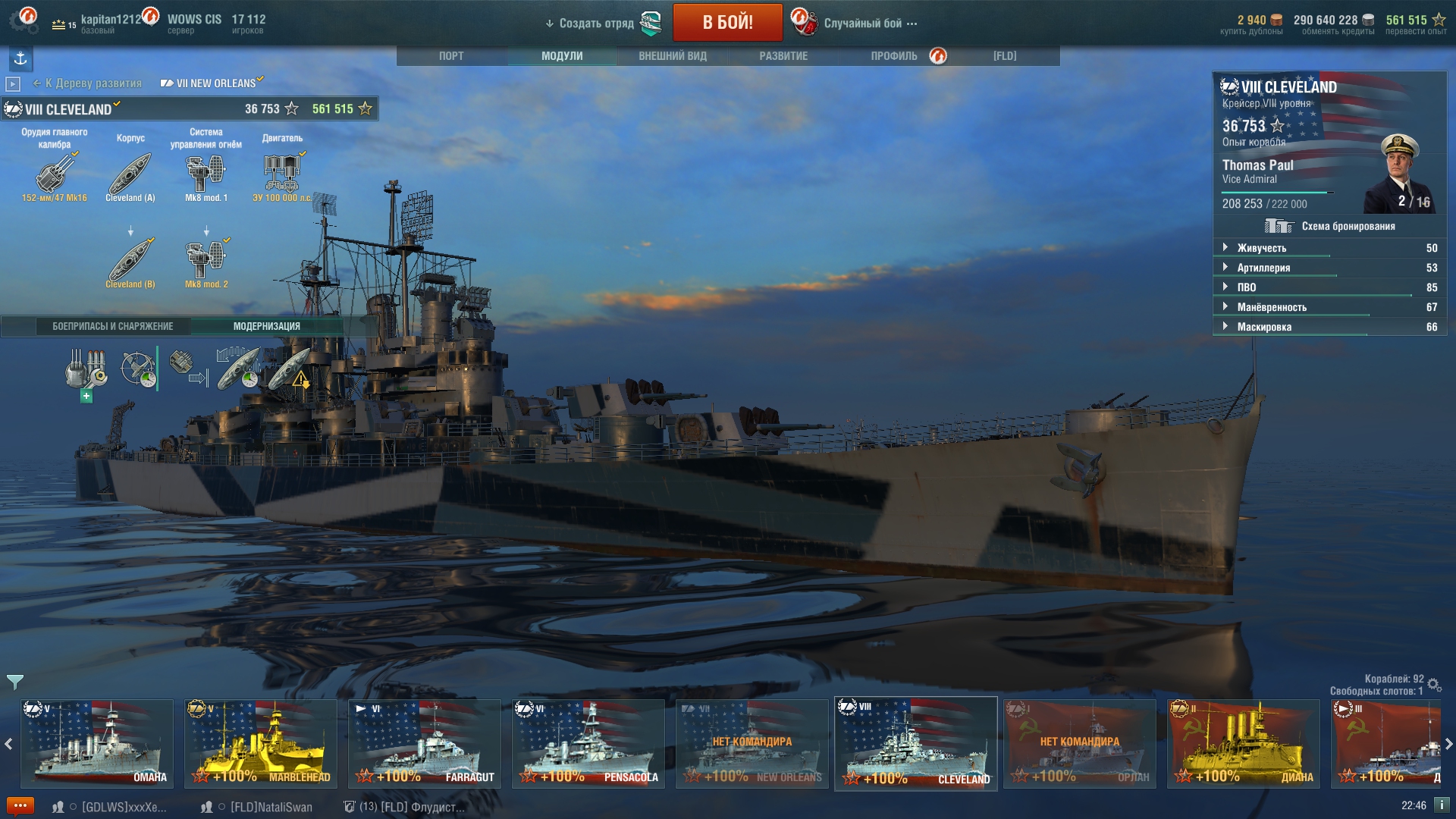Image resolution: width=1456 pixels, height=819 pixels.
Task: Choose battle type Случайный бой
Action: pyautogui.click(x=863, y=24)
